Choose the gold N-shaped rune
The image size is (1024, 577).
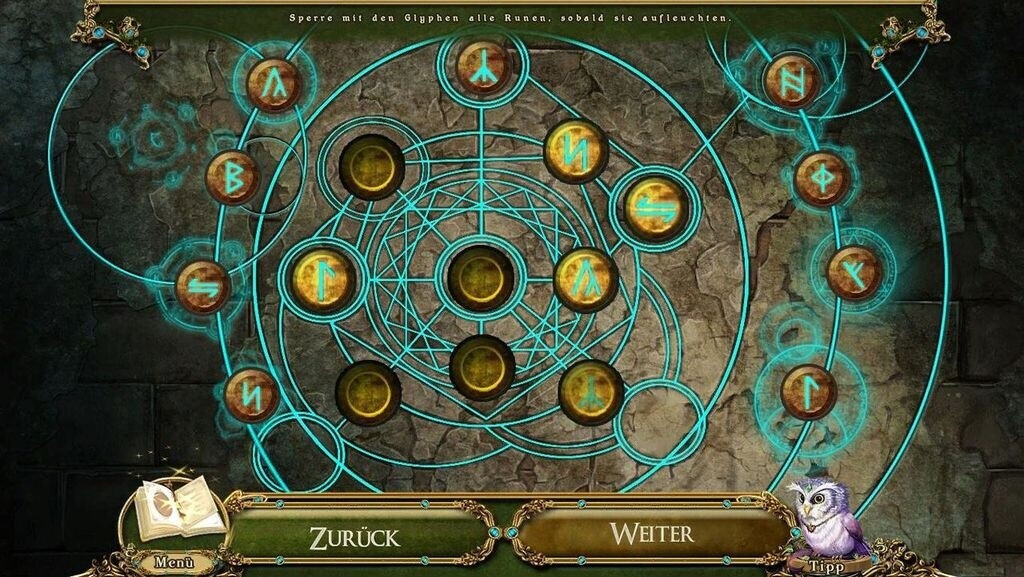pos(577,151)
